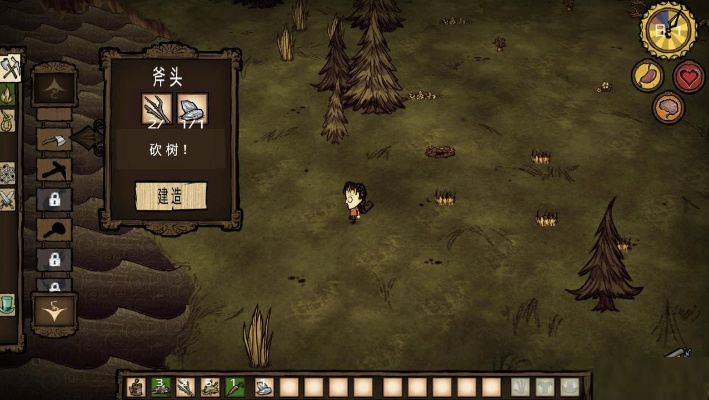This screenshot has height=400, width=709.
Task: Advance crafting list with the down arrow
Action: point(54,311)
